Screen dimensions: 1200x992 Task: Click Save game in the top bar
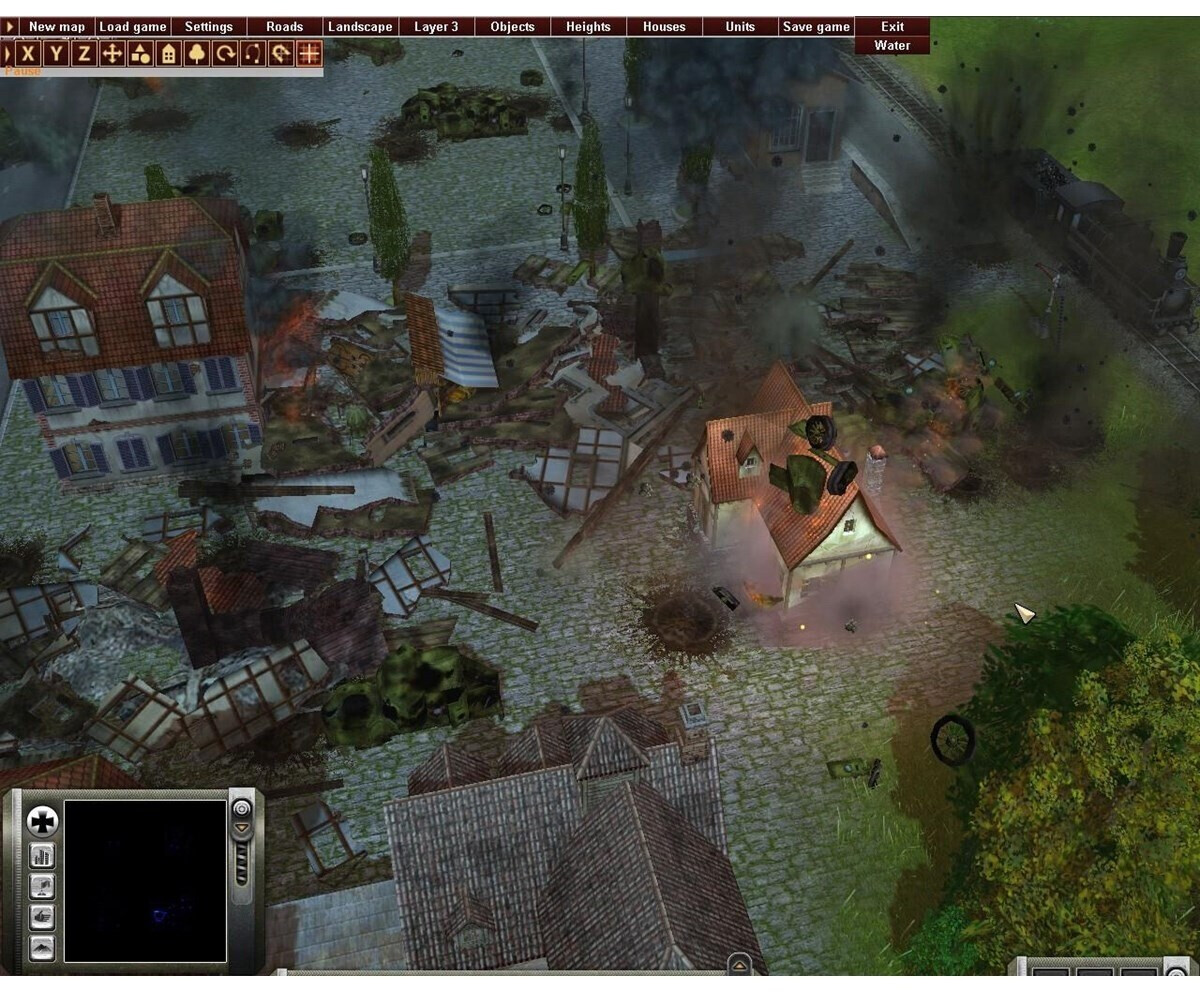[x=816, y=27]
